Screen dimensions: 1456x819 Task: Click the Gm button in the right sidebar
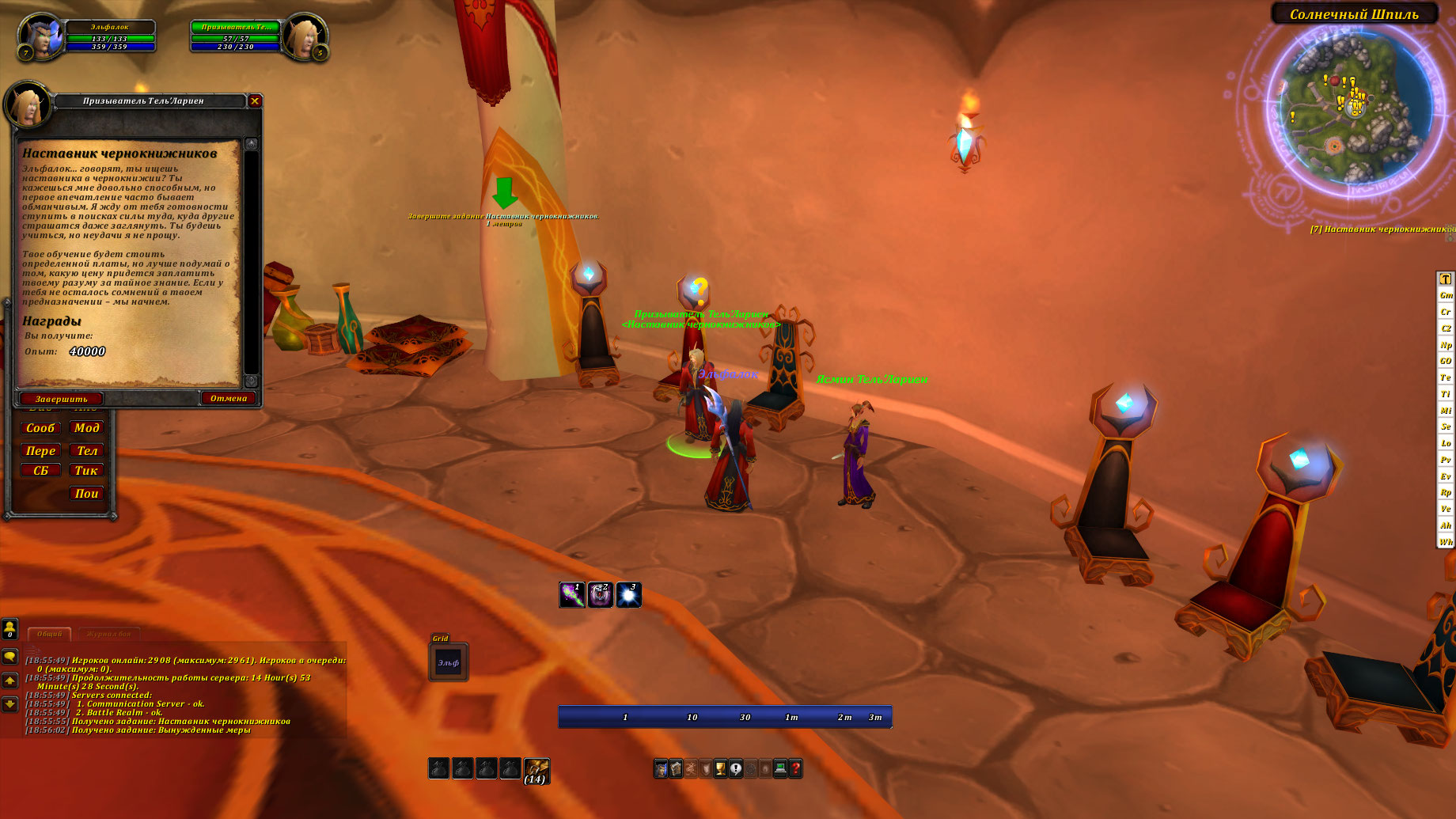1446,295
